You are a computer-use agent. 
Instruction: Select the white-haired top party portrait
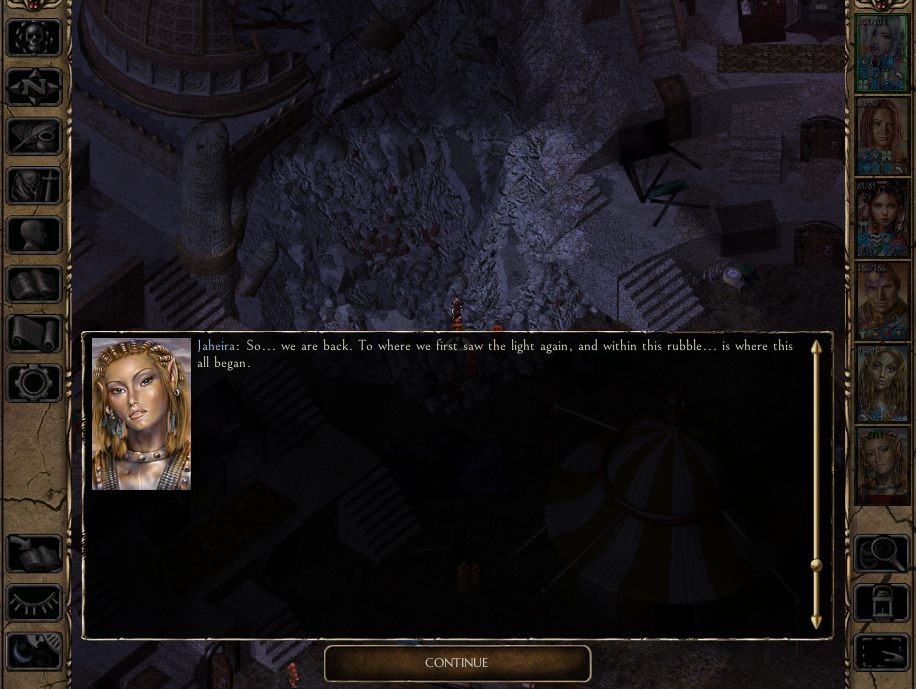coord(882,54)
